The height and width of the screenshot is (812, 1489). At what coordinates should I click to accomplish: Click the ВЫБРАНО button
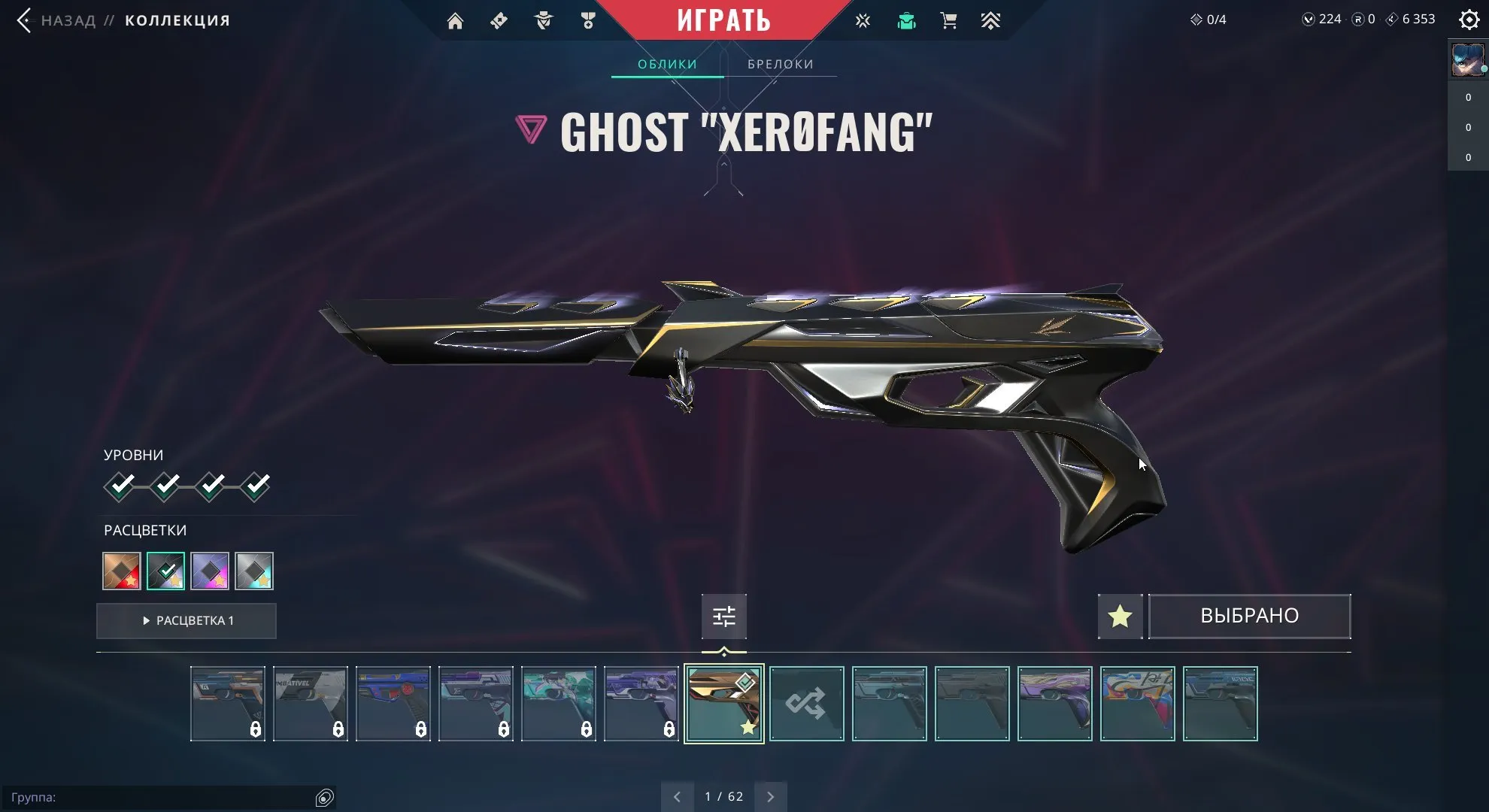(1248, 616)
